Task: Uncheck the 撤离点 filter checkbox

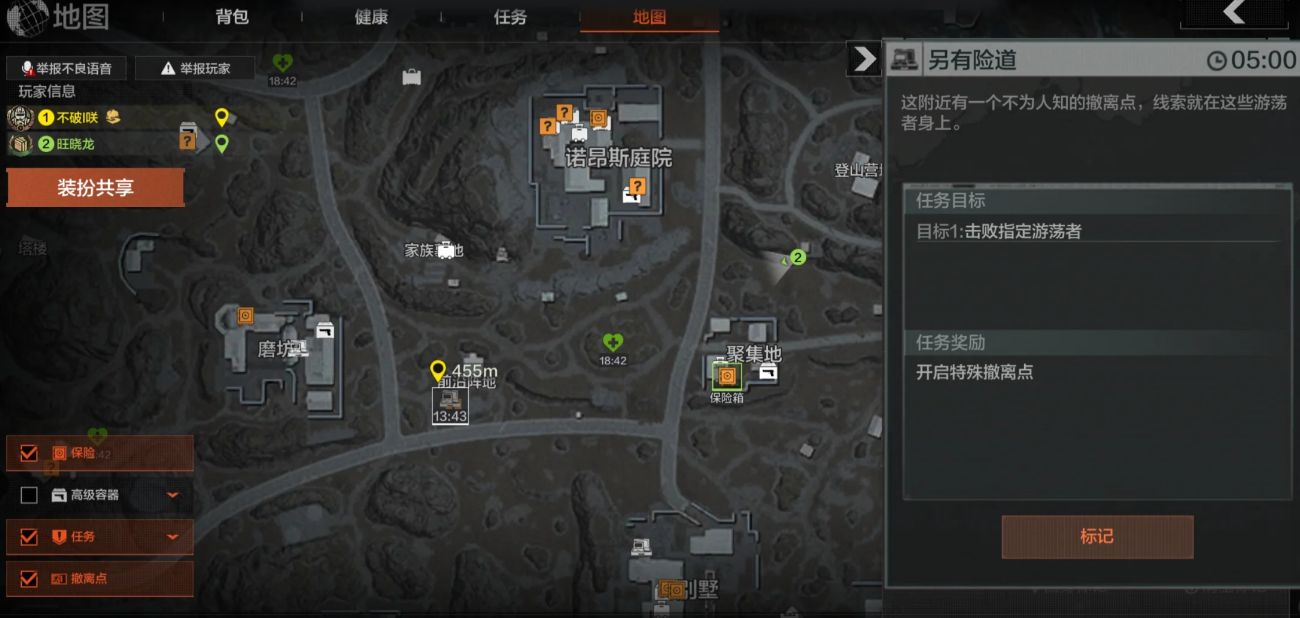Action: click(29, 579)
